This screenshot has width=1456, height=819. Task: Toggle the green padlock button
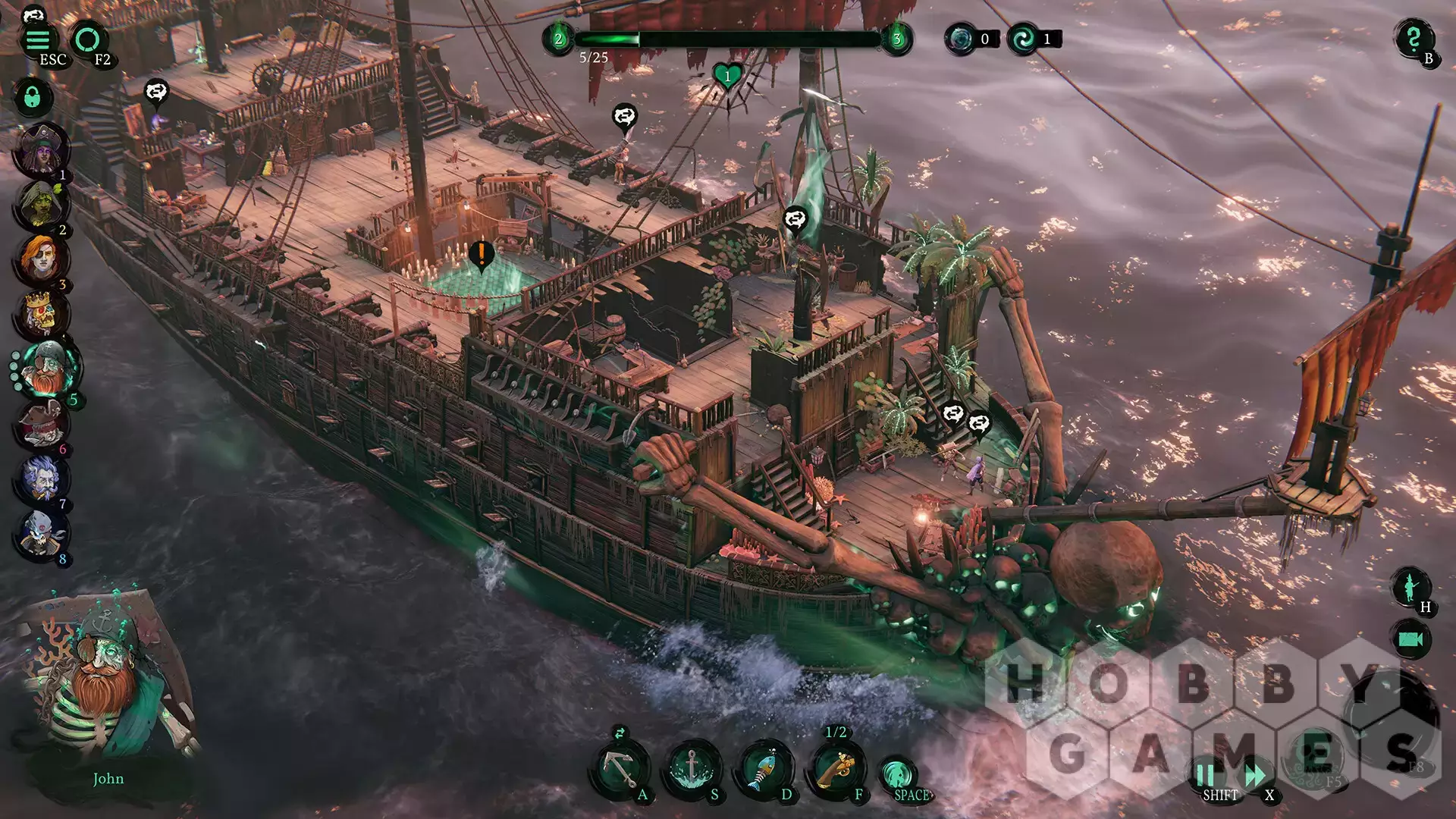pos(33,97)
